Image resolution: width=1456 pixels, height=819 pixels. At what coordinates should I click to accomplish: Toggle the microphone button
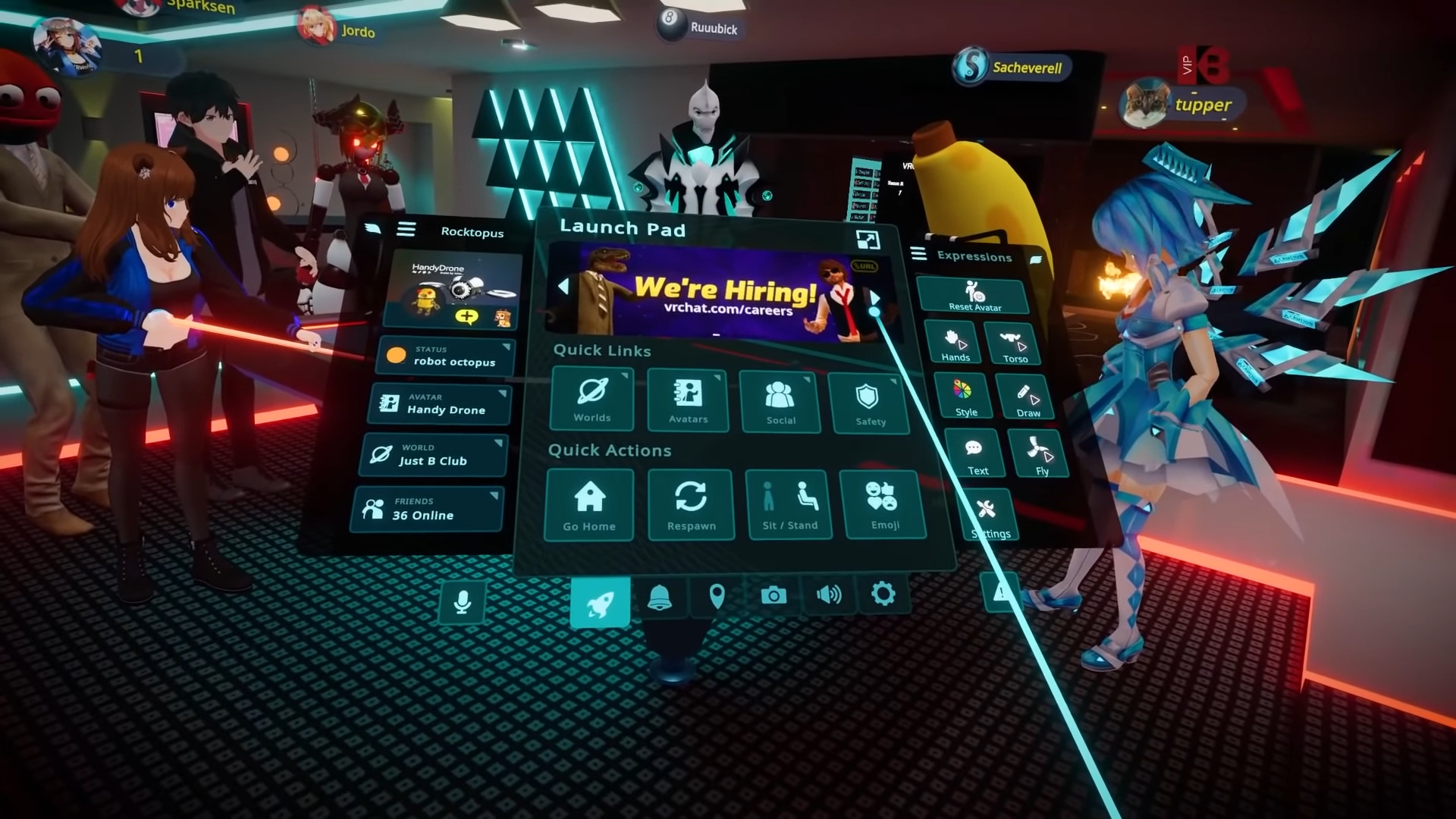462,602
